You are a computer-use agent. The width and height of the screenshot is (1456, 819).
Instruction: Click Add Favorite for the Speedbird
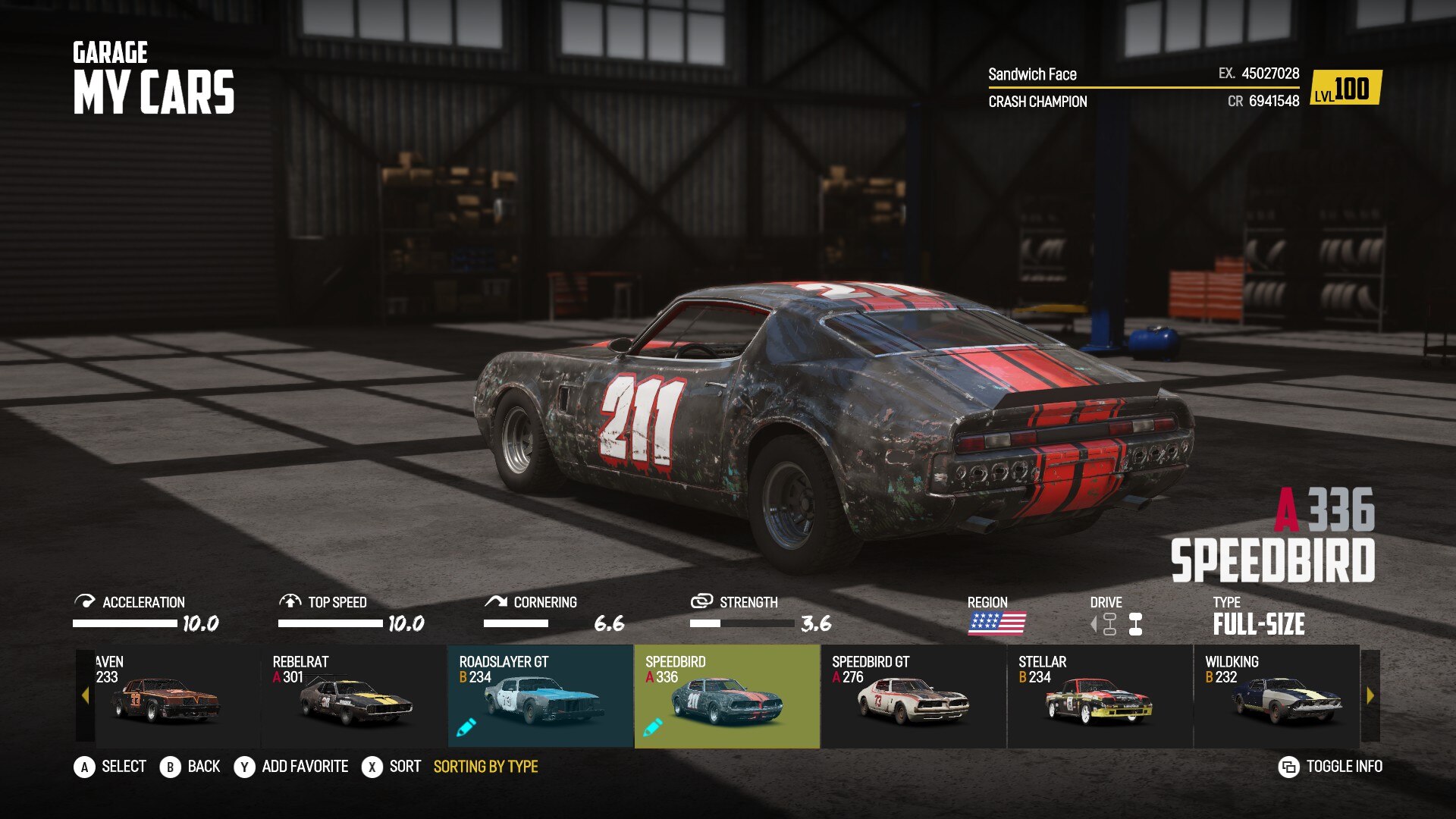(x=292, y=767)
